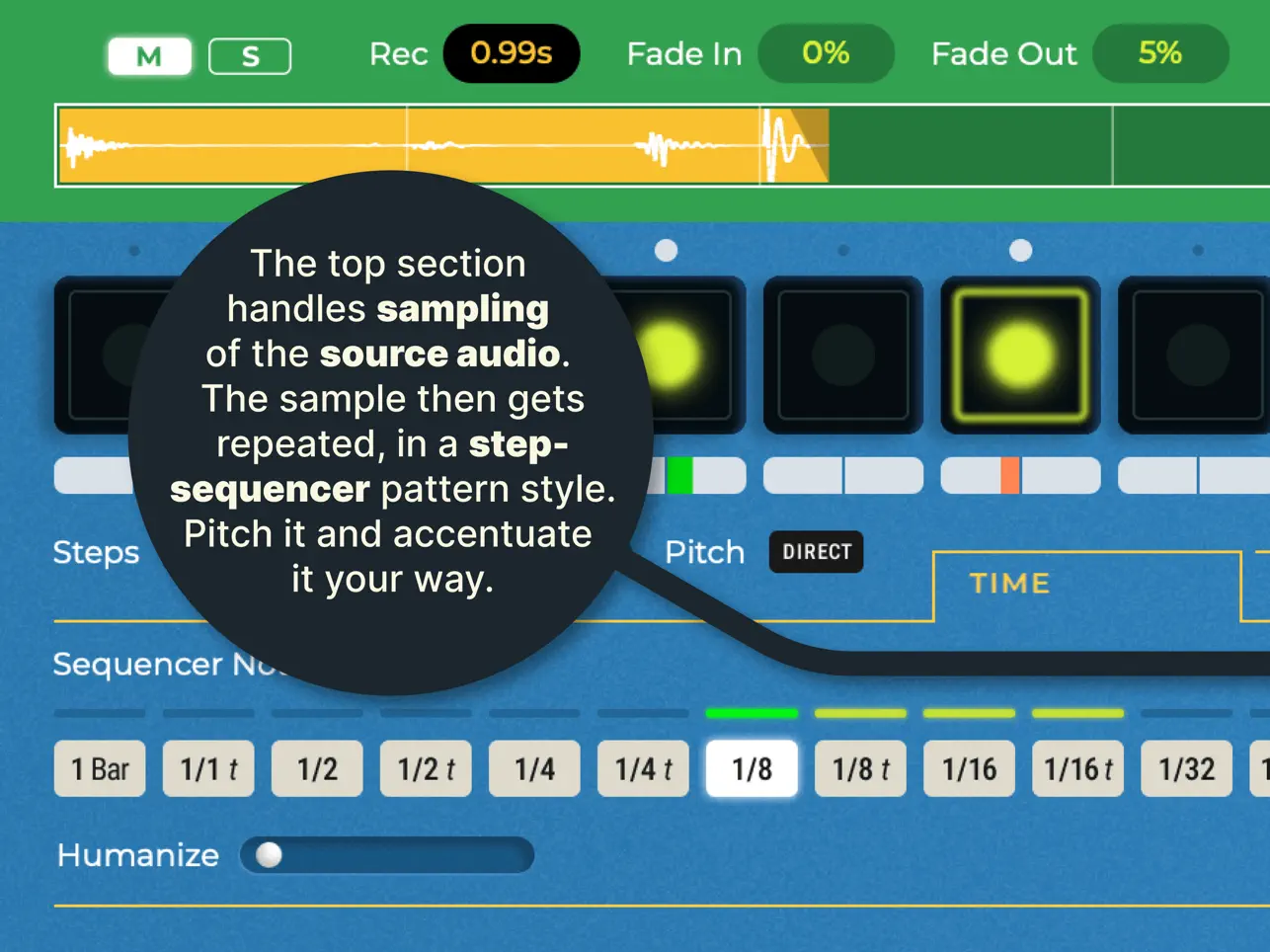Switch to the TIME tab
This screenshot has height=952, width=1270.
tap(1009, 584)
